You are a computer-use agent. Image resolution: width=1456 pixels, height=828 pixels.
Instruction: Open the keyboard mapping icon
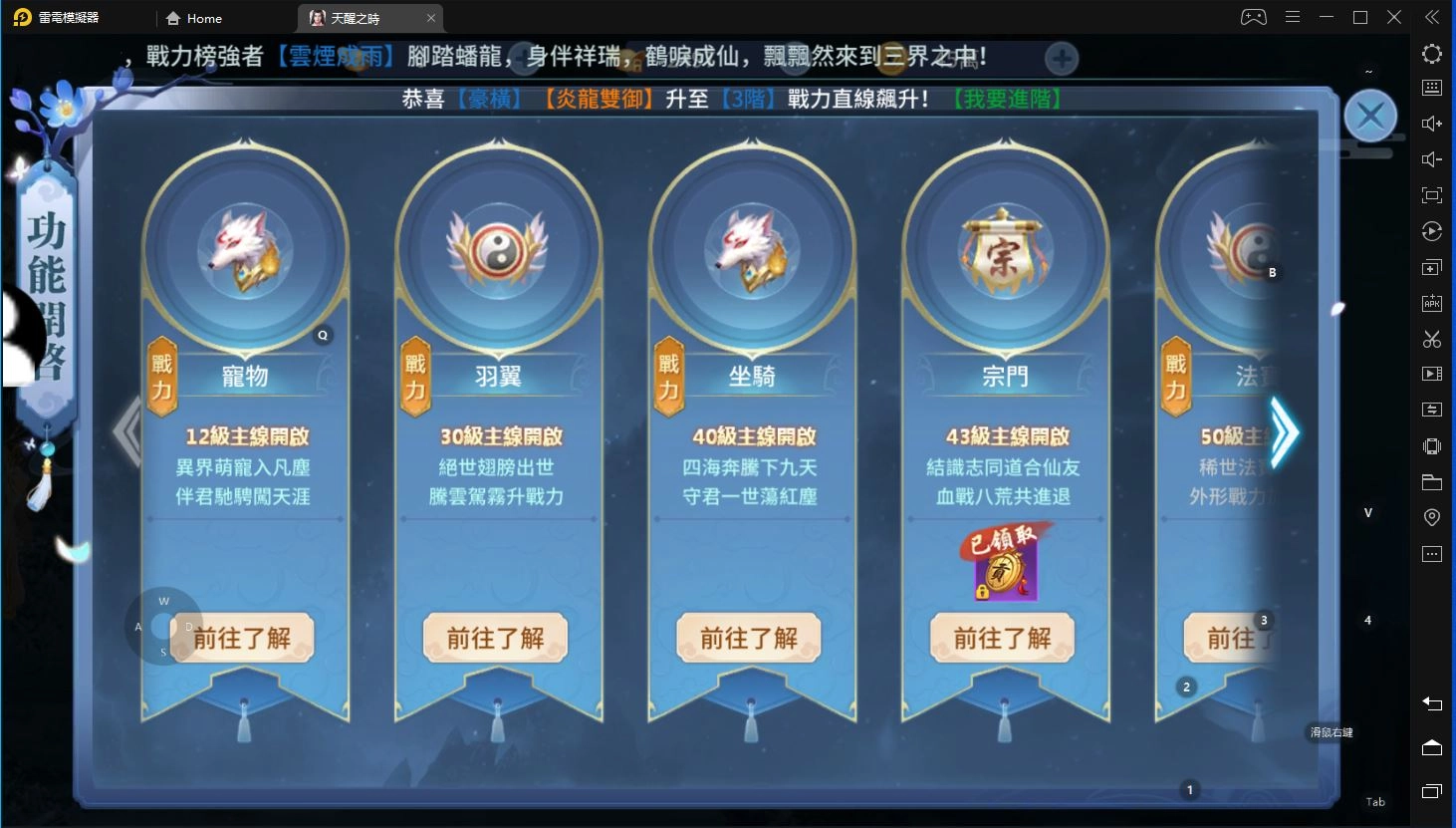coord(1431,88)
